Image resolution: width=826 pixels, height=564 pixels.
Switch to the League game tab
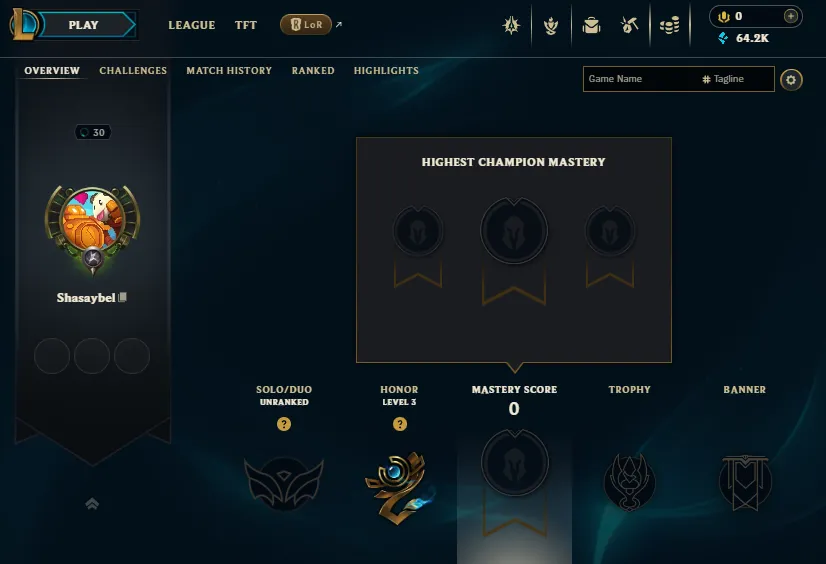(x=191, y=25)
